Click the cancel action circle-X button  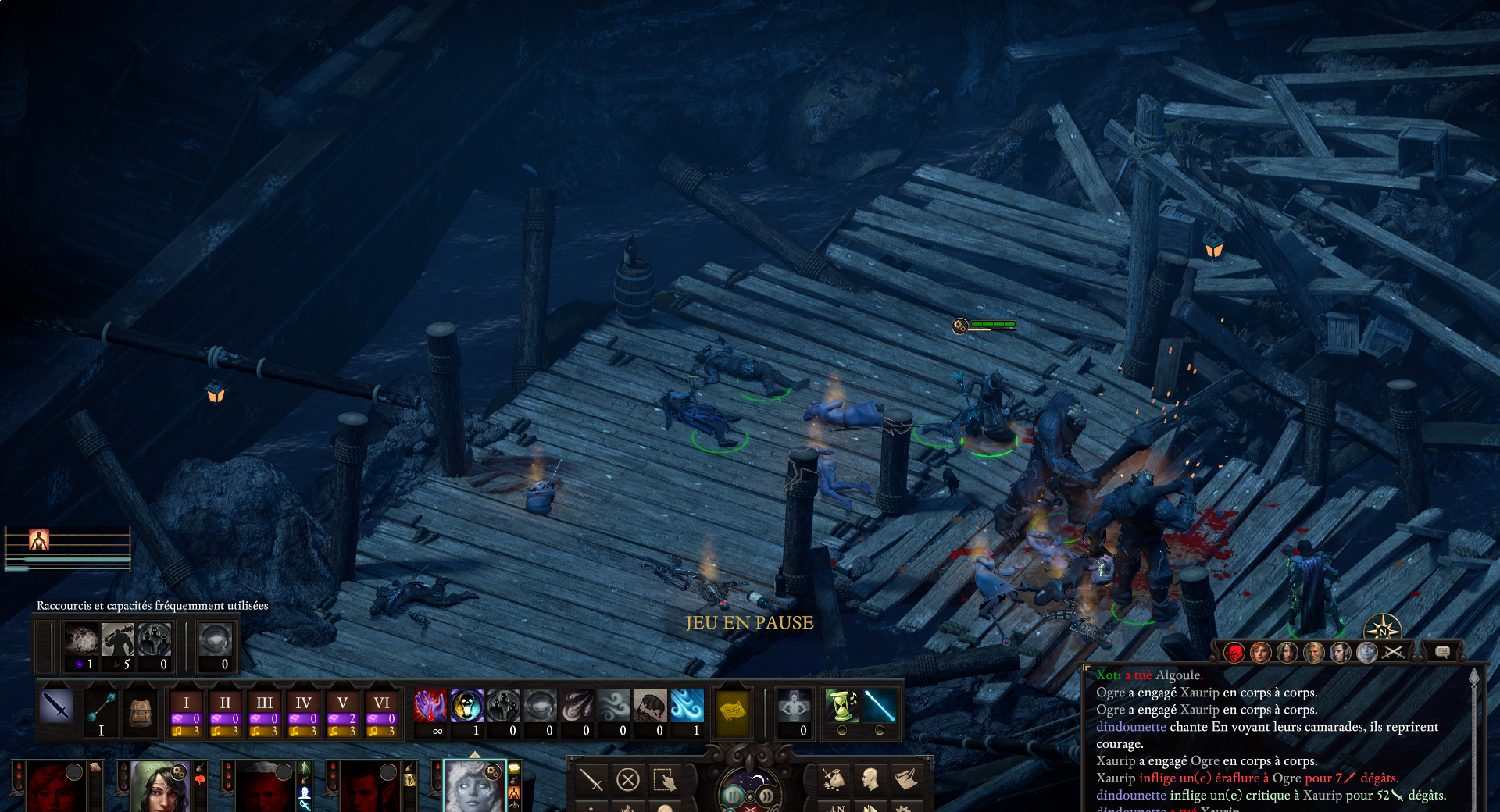coord(628,779)
